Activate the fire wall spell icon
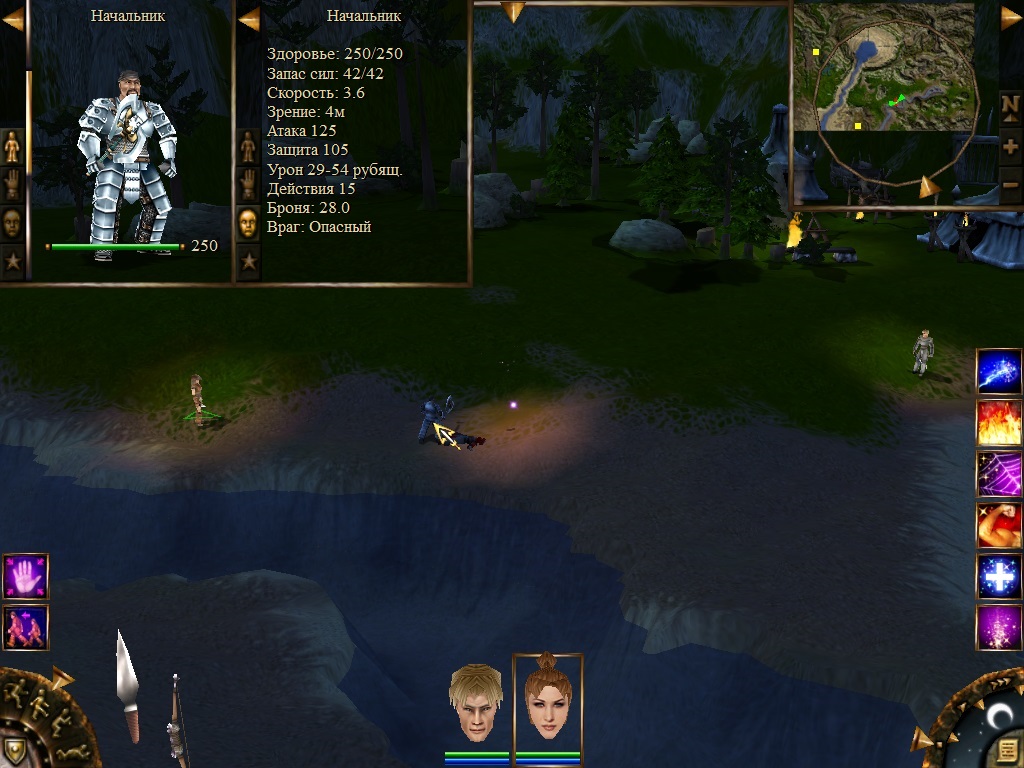 coord(999,422)
